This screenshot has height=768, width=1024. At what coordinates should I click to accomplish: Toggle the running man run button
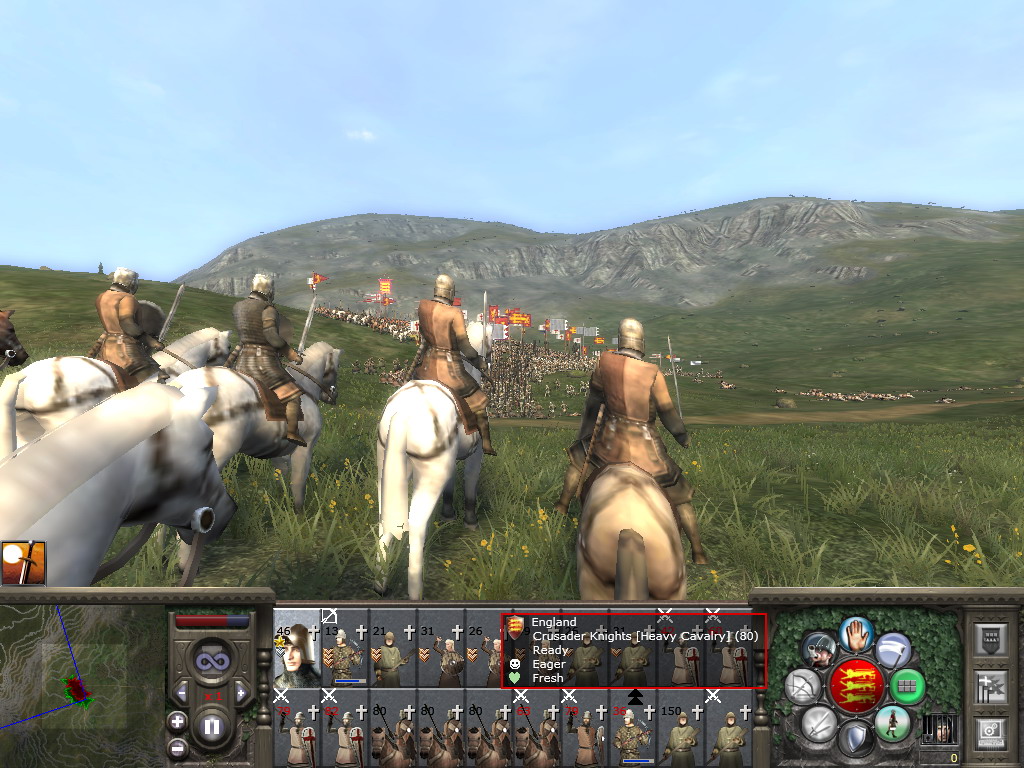point(892,724)
